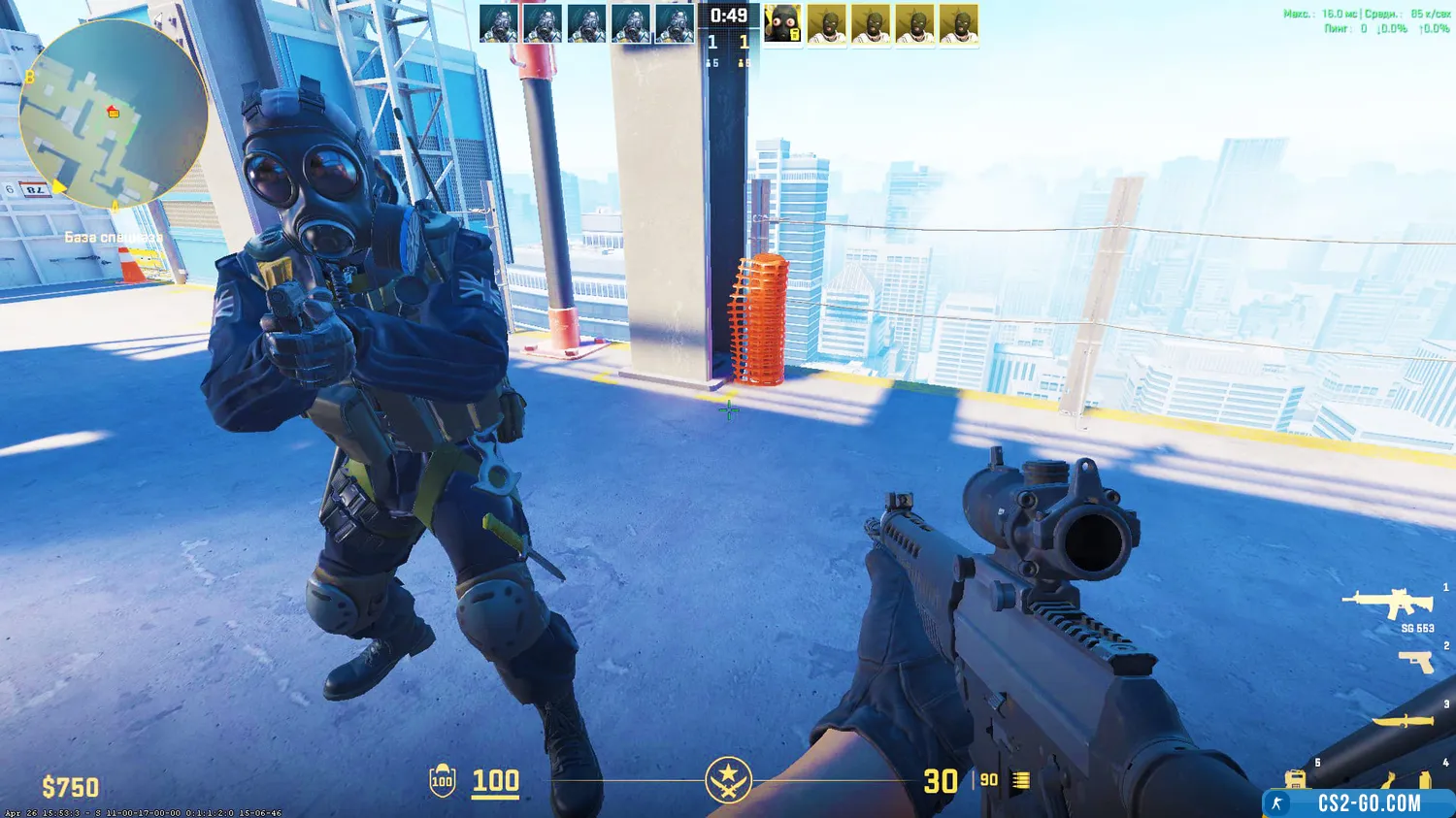Click the armor shield icon
This screenshot has width=1456, height=818.
coord(443,780)
